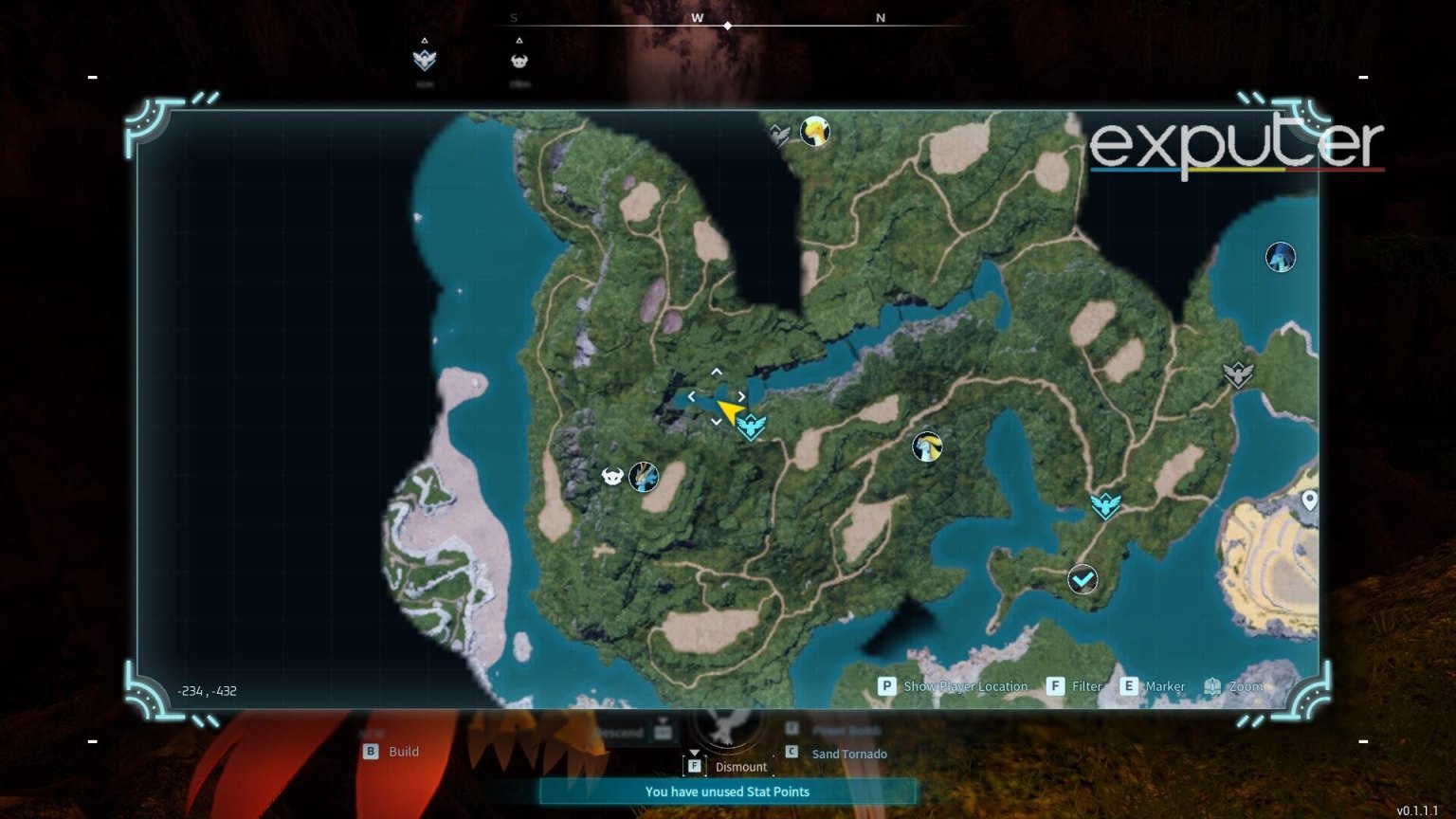Image resolution: width=1456 pixels, height=819 pixels.
Task: Click the yellow chick boss icon
Action: (815, 131)
